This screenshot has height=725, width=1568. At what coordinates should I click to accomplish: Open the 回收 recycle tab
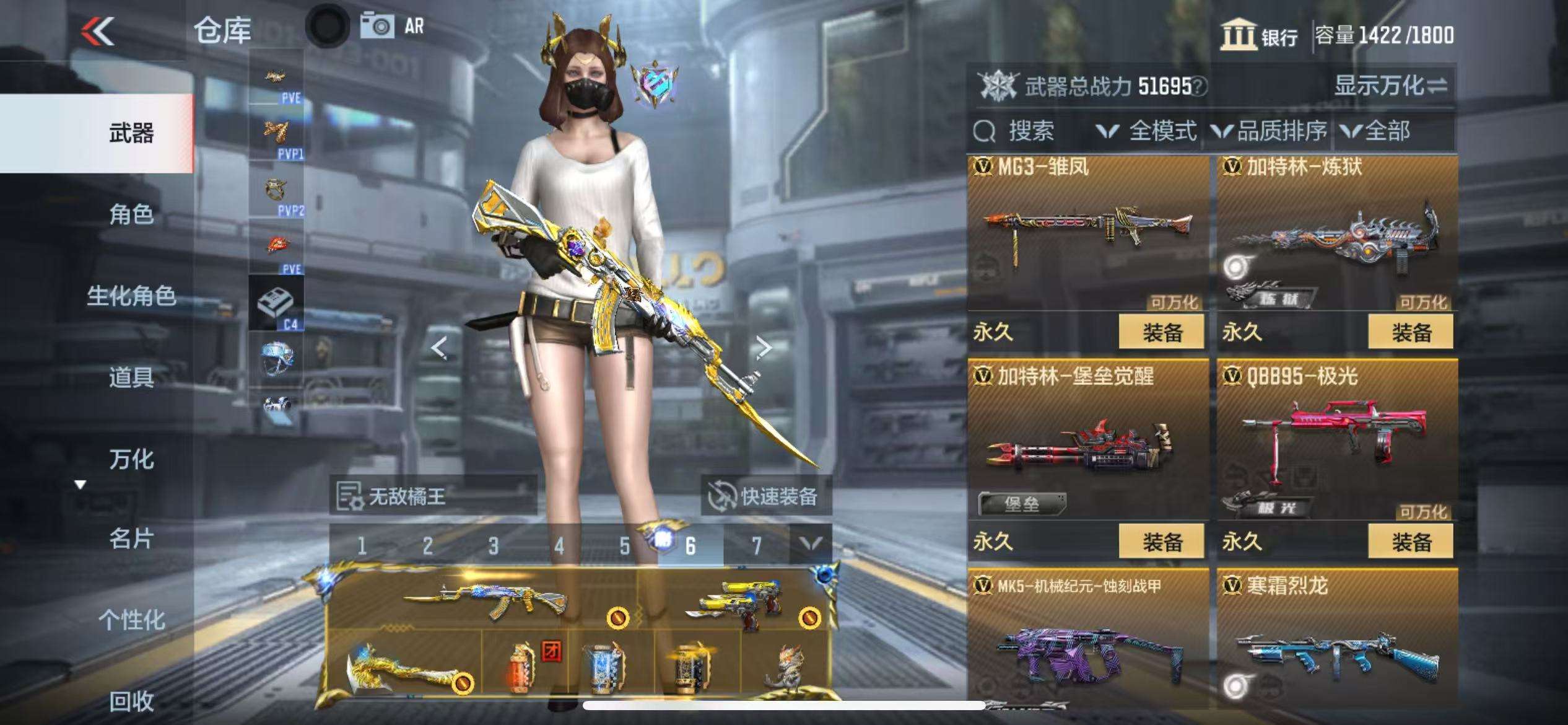(131, 701)
